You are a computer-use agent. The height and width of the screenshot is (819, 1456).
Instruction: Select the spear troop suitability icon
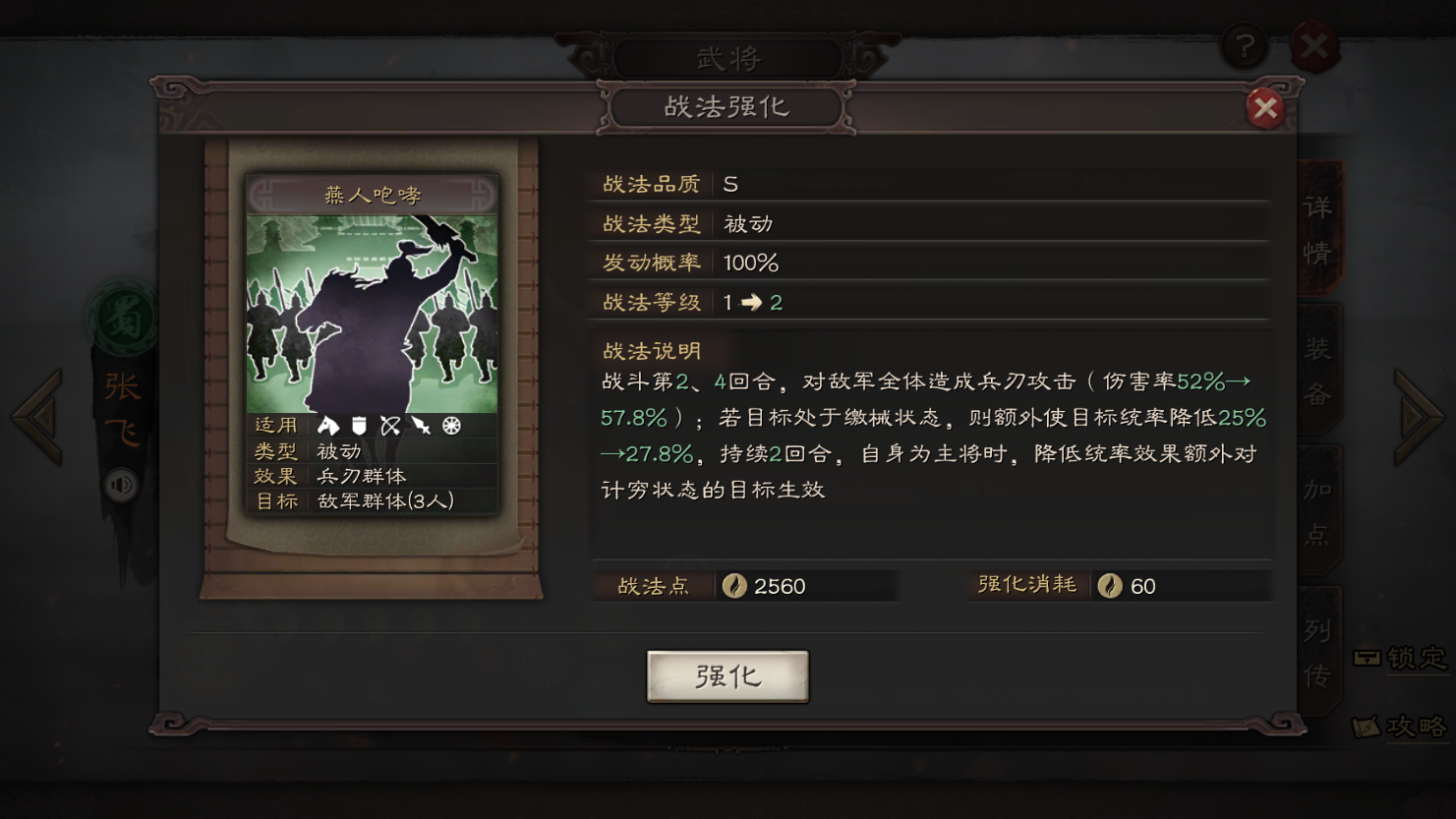tap(421, 426)
